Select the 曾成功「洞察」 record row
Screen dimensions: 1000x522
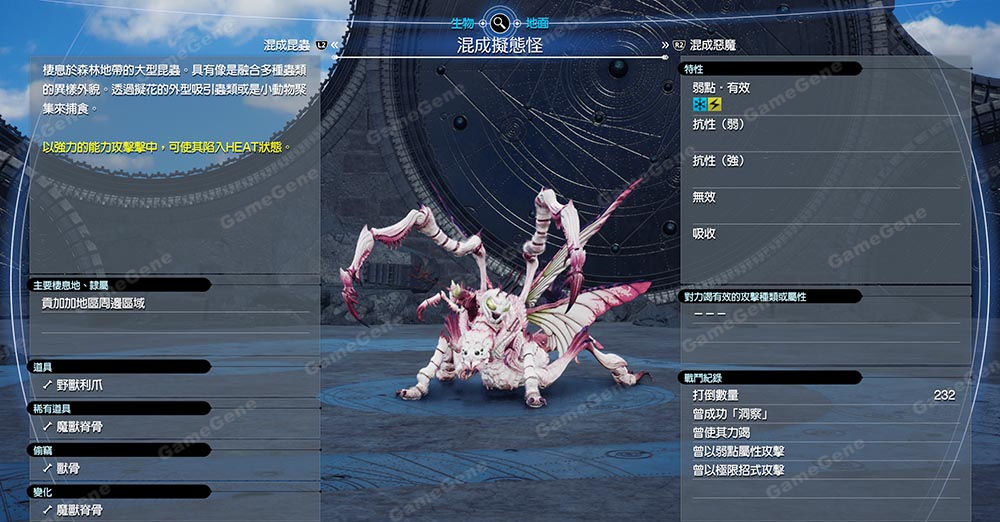(731, 414)
